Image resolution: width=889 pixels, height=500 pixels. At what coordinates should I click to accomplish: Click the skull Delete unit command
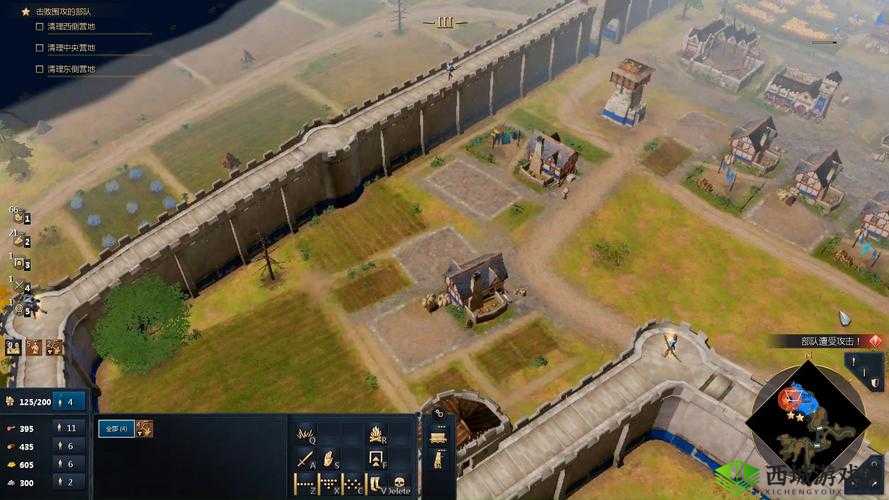tap(398, 484)
